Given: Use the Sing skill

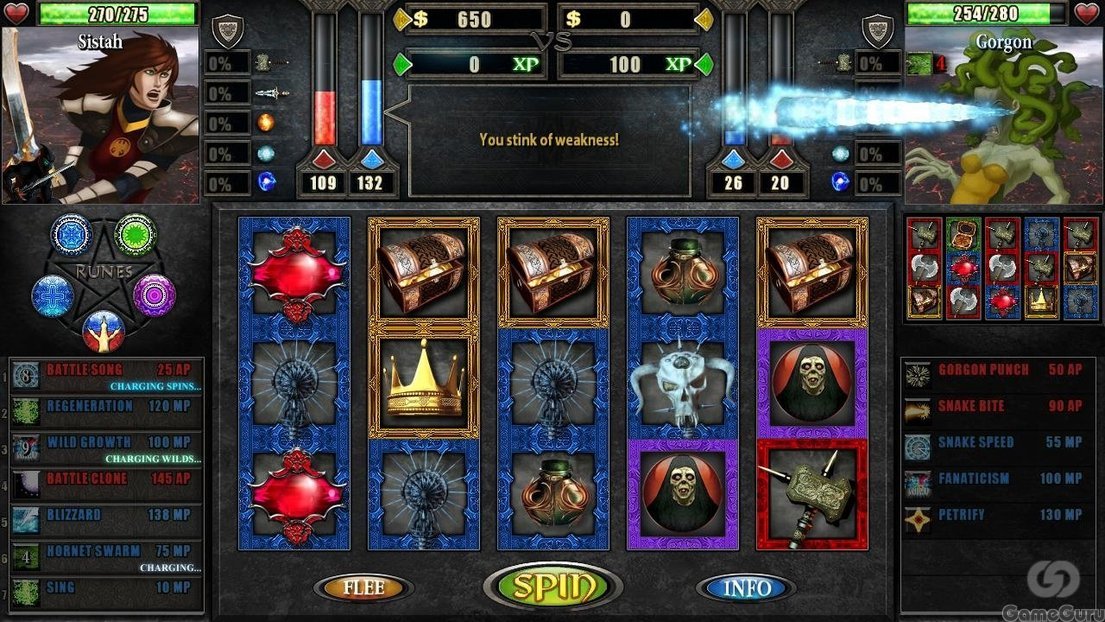Looking at the screenshot, I should coord(106,588).
